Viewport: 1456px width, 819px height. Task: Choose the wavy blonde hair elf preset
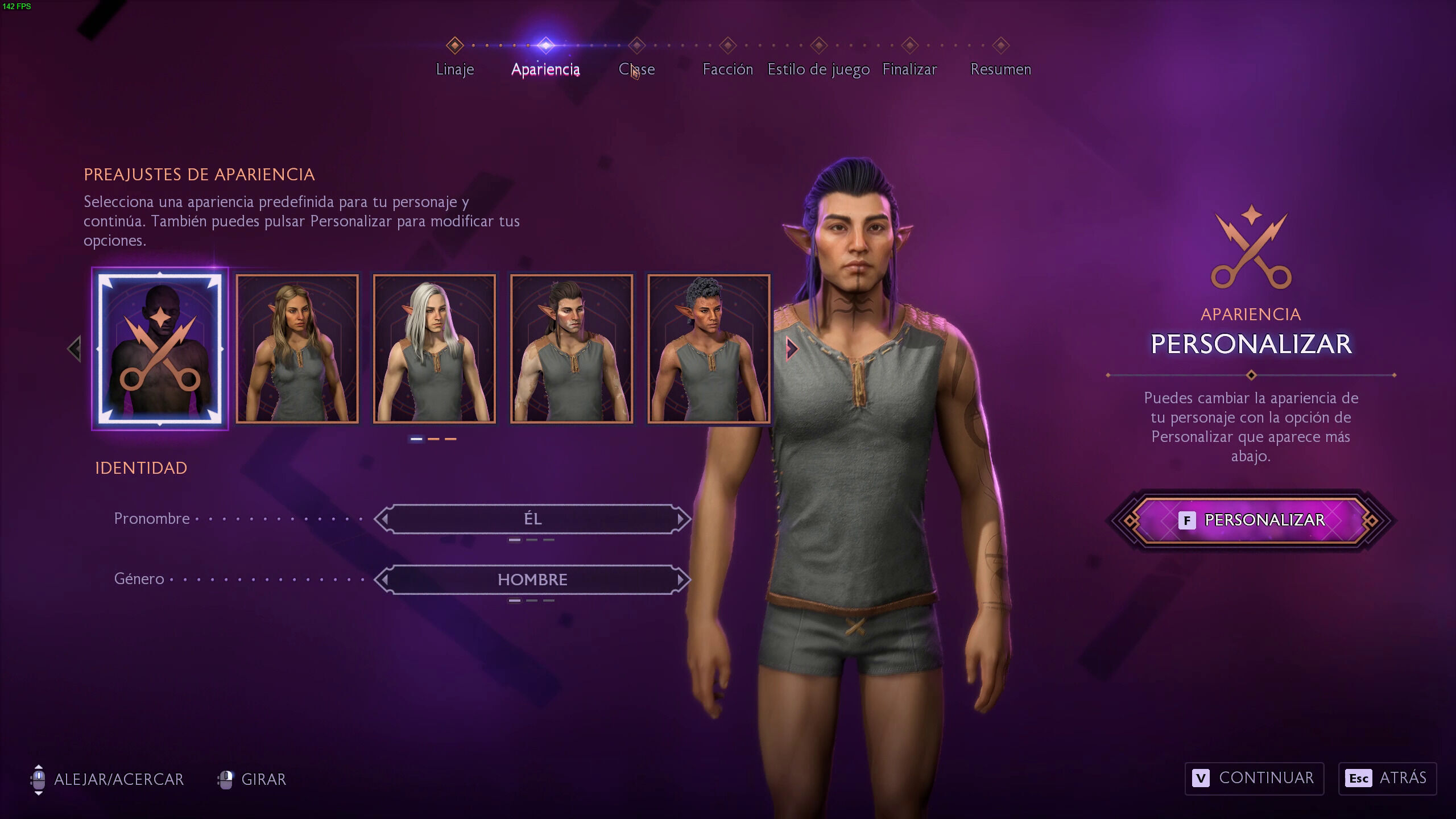297,349
